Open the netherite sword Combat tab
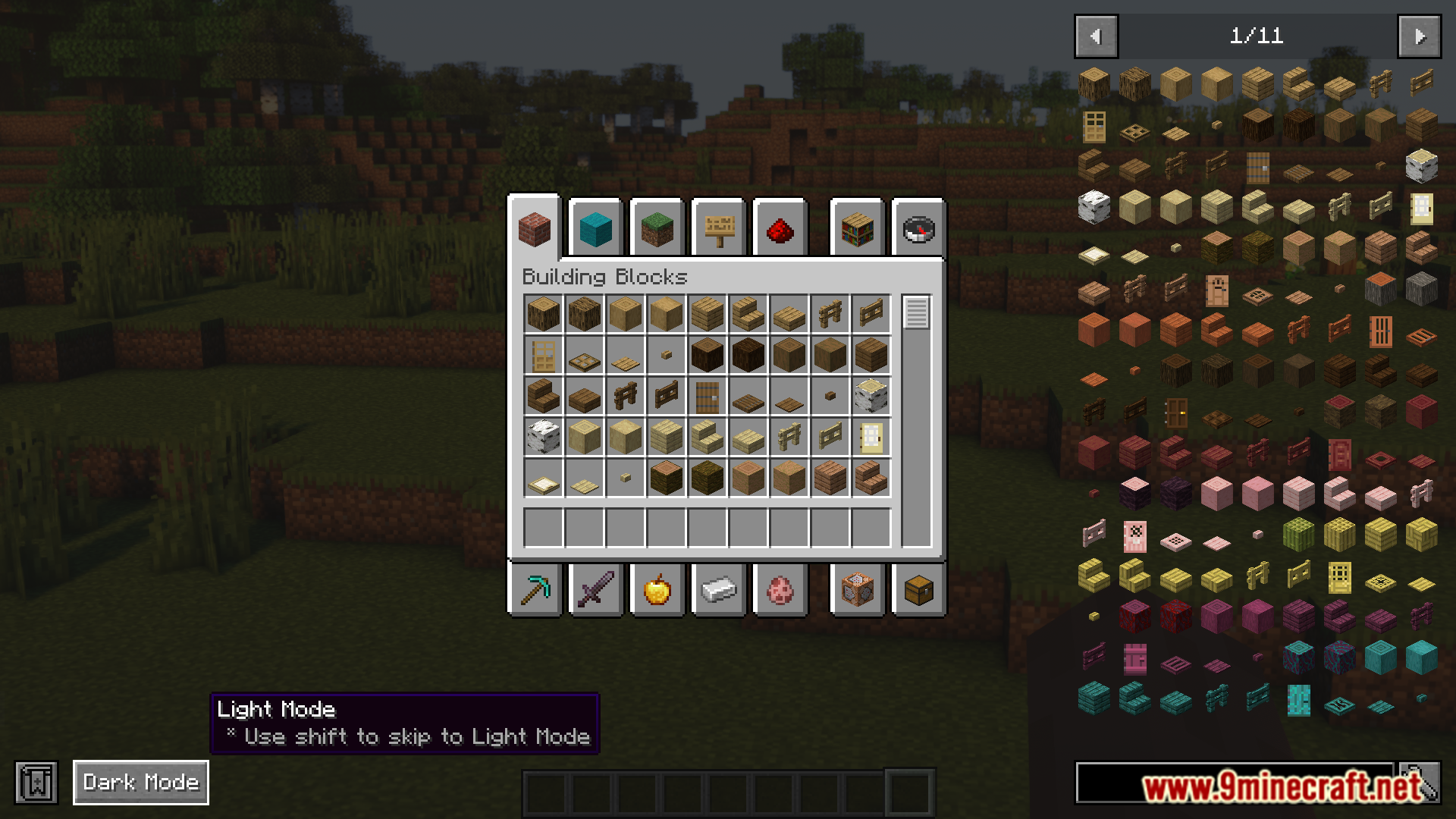Viewport: 1456px width, 819px height. (x=595, y=589)
